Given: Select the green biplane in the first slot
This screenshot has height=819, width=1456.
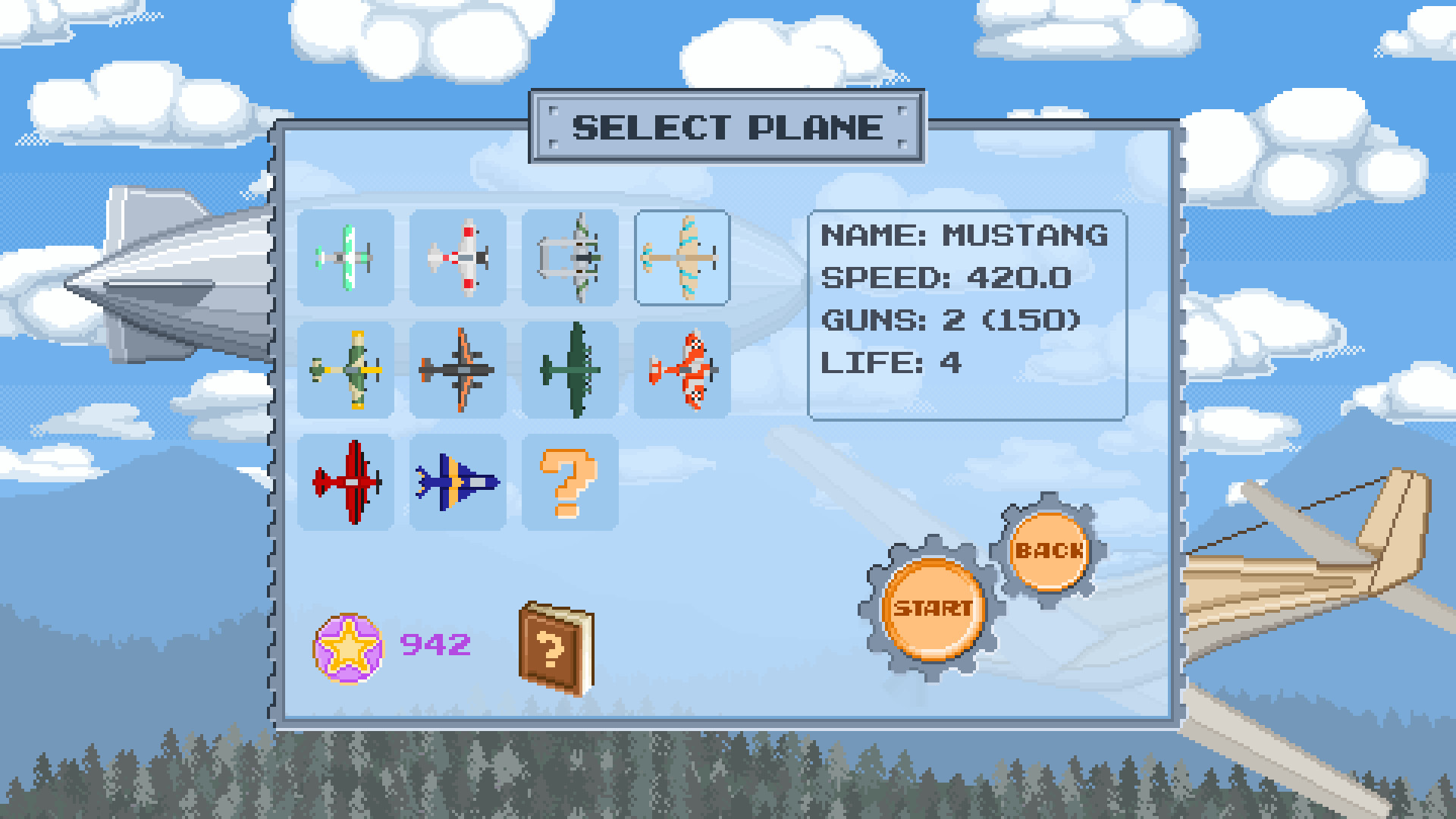Looking at the screenshot, I should 346,258.
